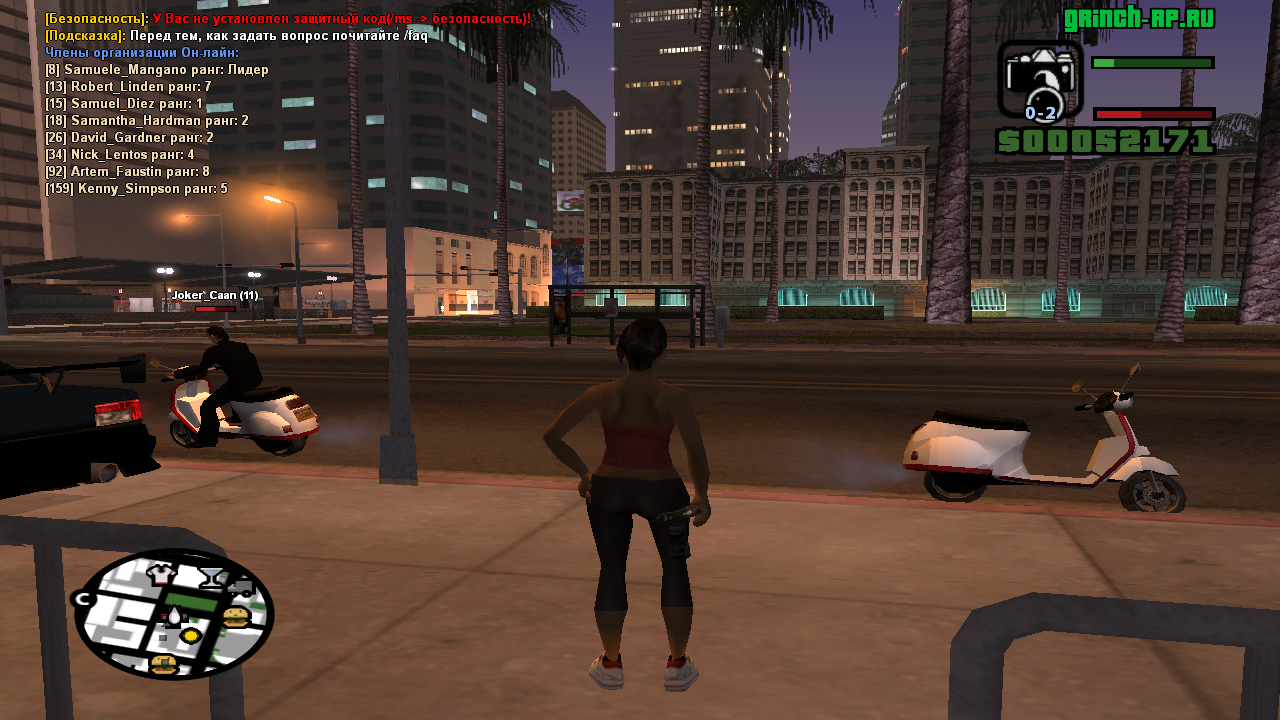Click the /faq hint chat message
This screenshot has height=720, width=1280.
tap(236, 36)
